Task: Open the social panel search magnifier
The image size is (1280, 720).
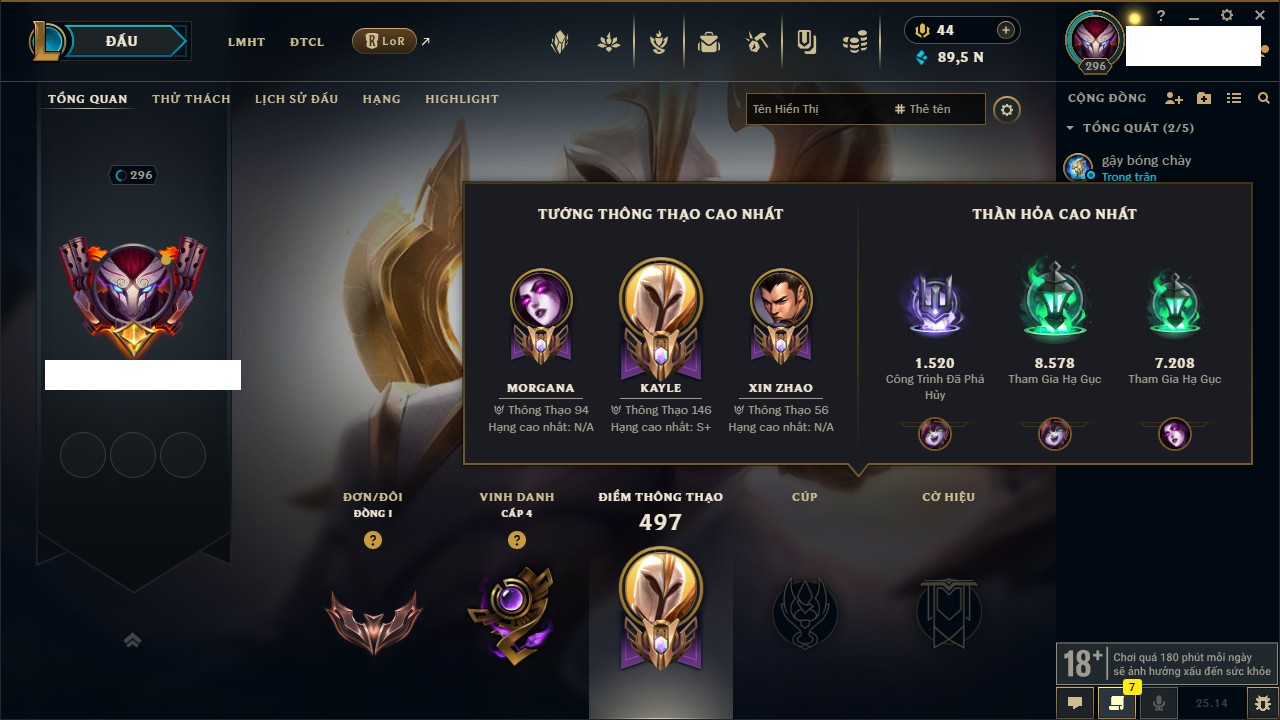Action: point(1264,98)
